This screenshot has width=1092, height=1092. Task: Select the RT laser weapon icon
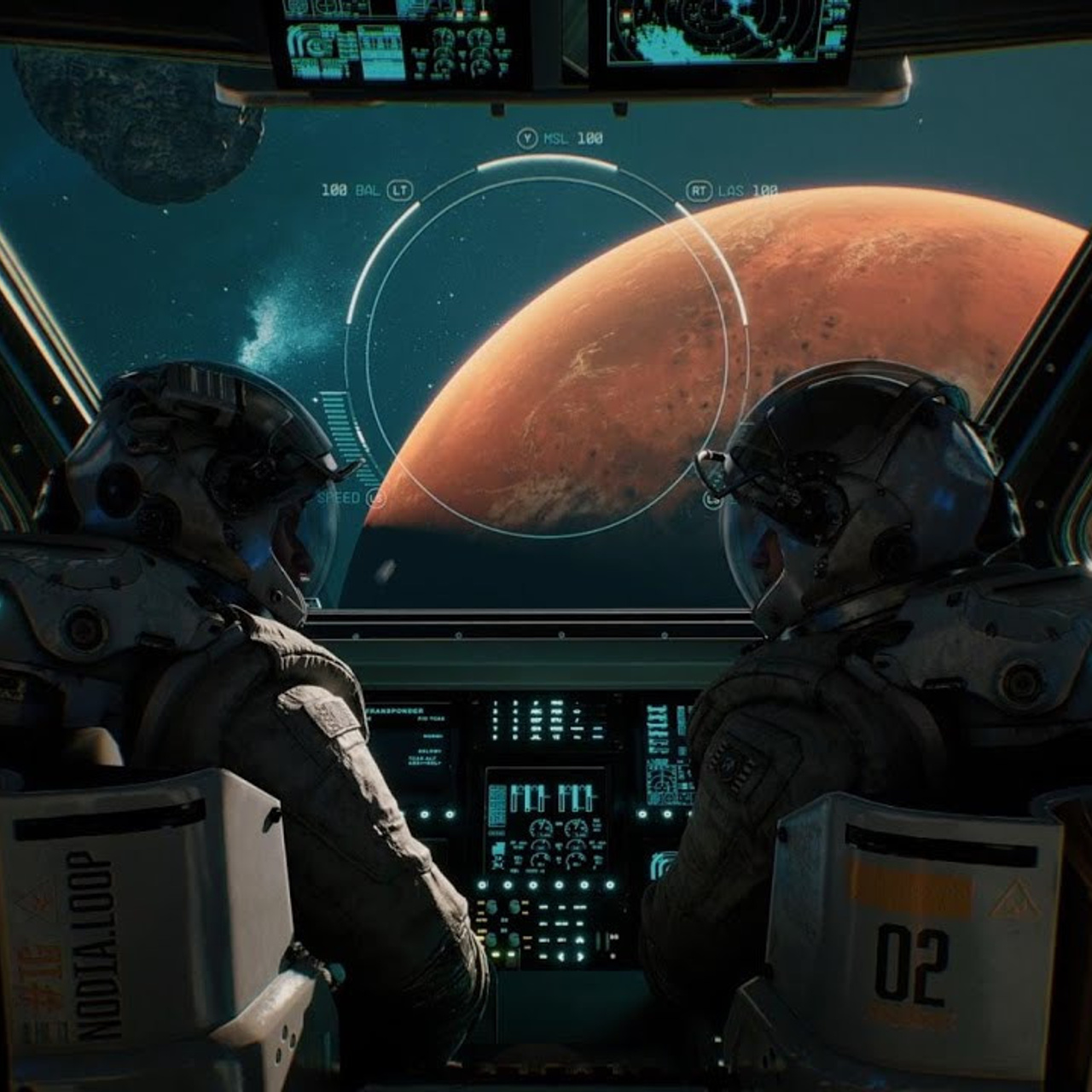[698, 190]
